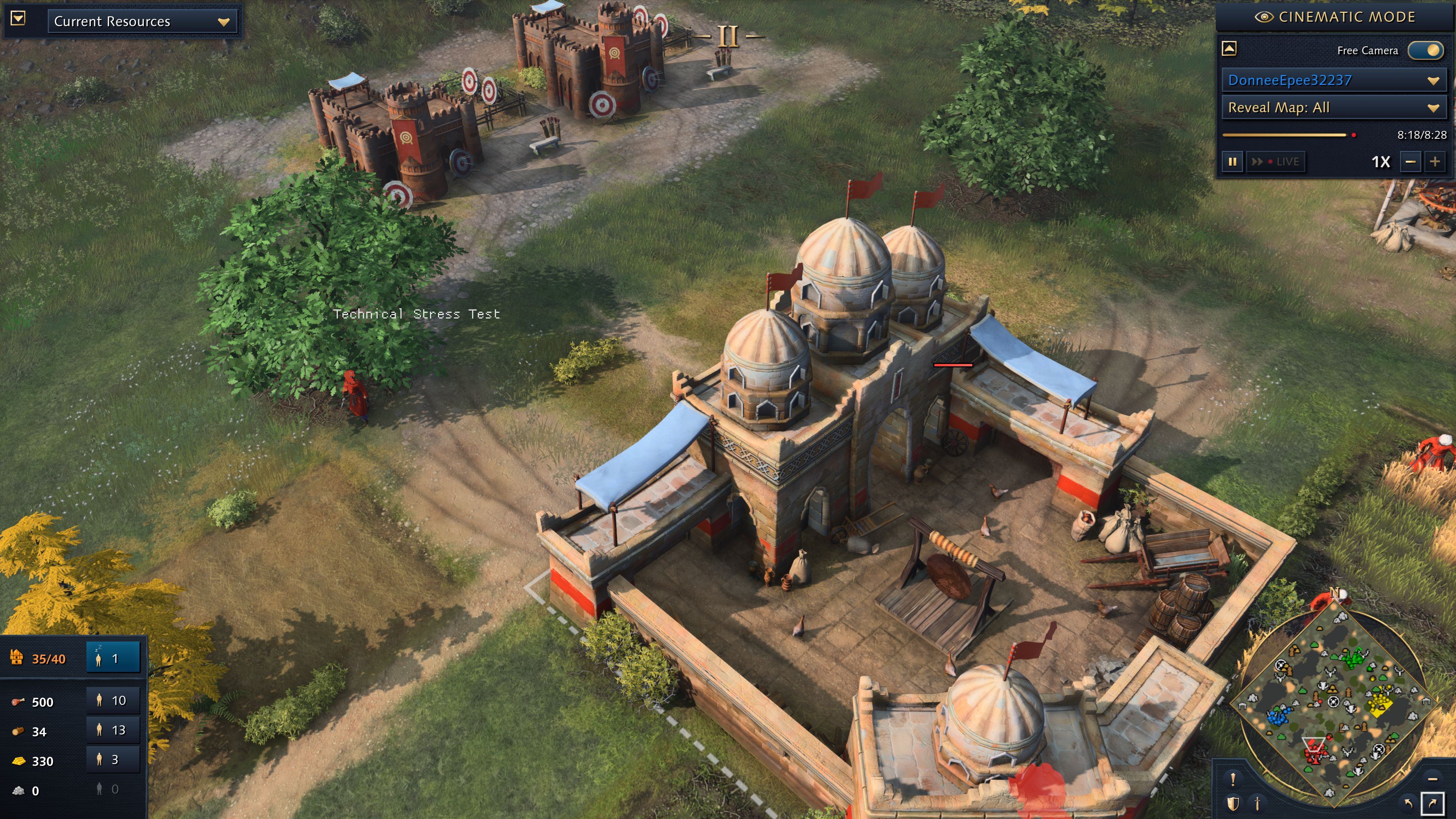
Task: Open the DonneeEpee32237 player dropdown
Action: click(x=1333, y=80)
